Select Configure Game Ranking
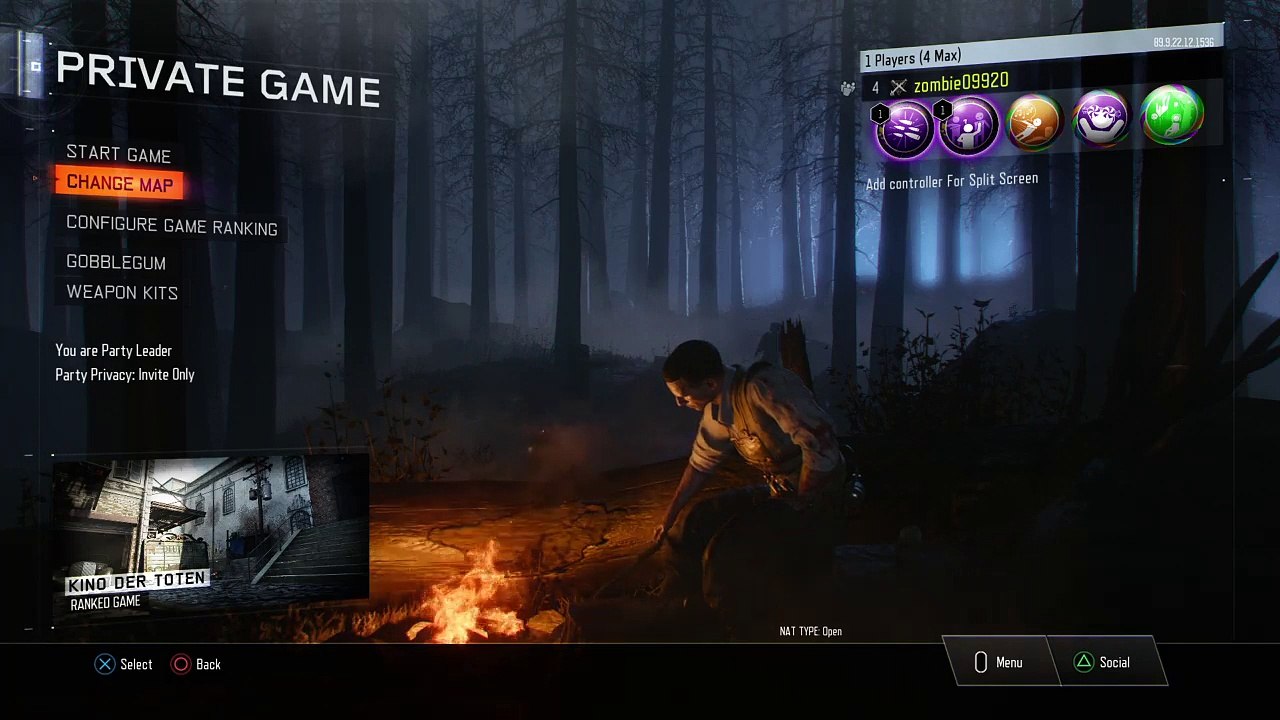The width and height of the screenshot is (1280, 720). (171, 227)
